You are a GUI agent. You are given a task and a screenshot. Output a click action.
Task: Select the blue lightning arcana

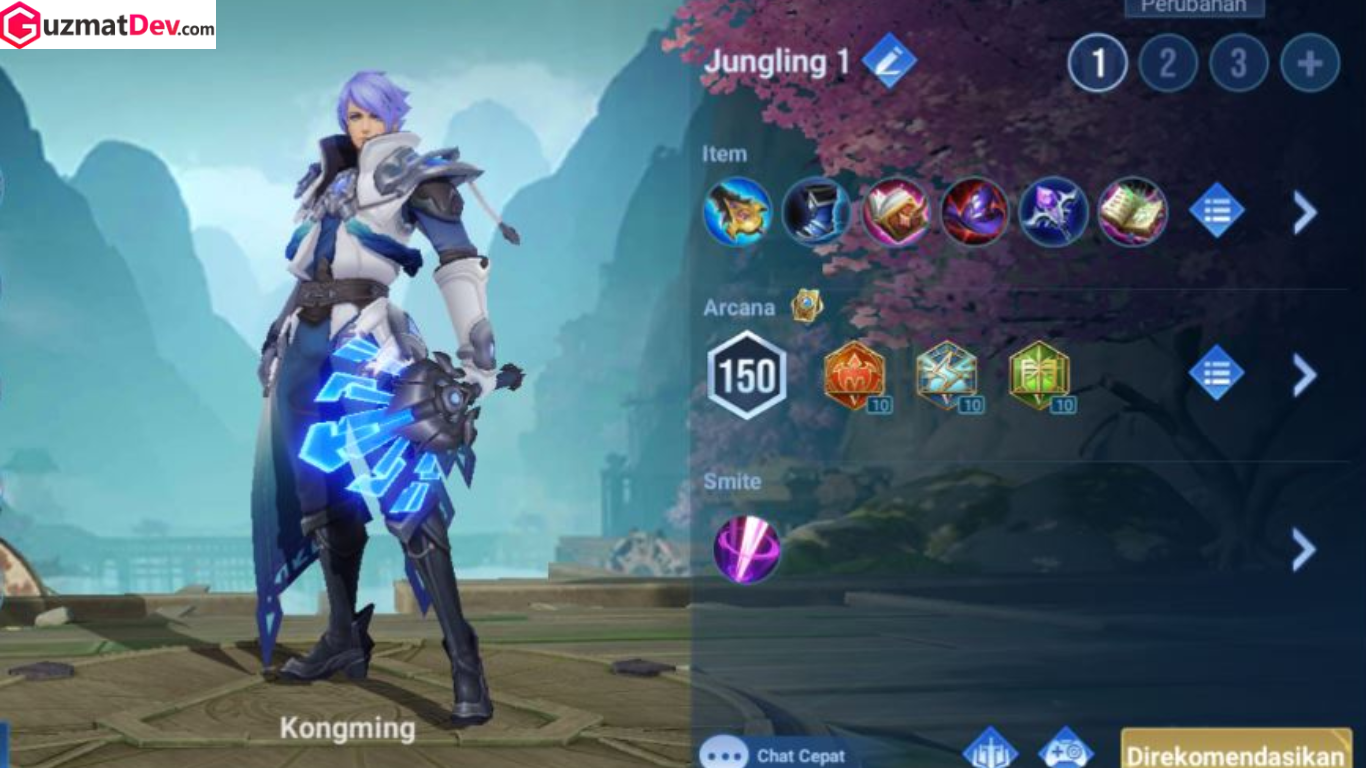(x=947, y=376)
